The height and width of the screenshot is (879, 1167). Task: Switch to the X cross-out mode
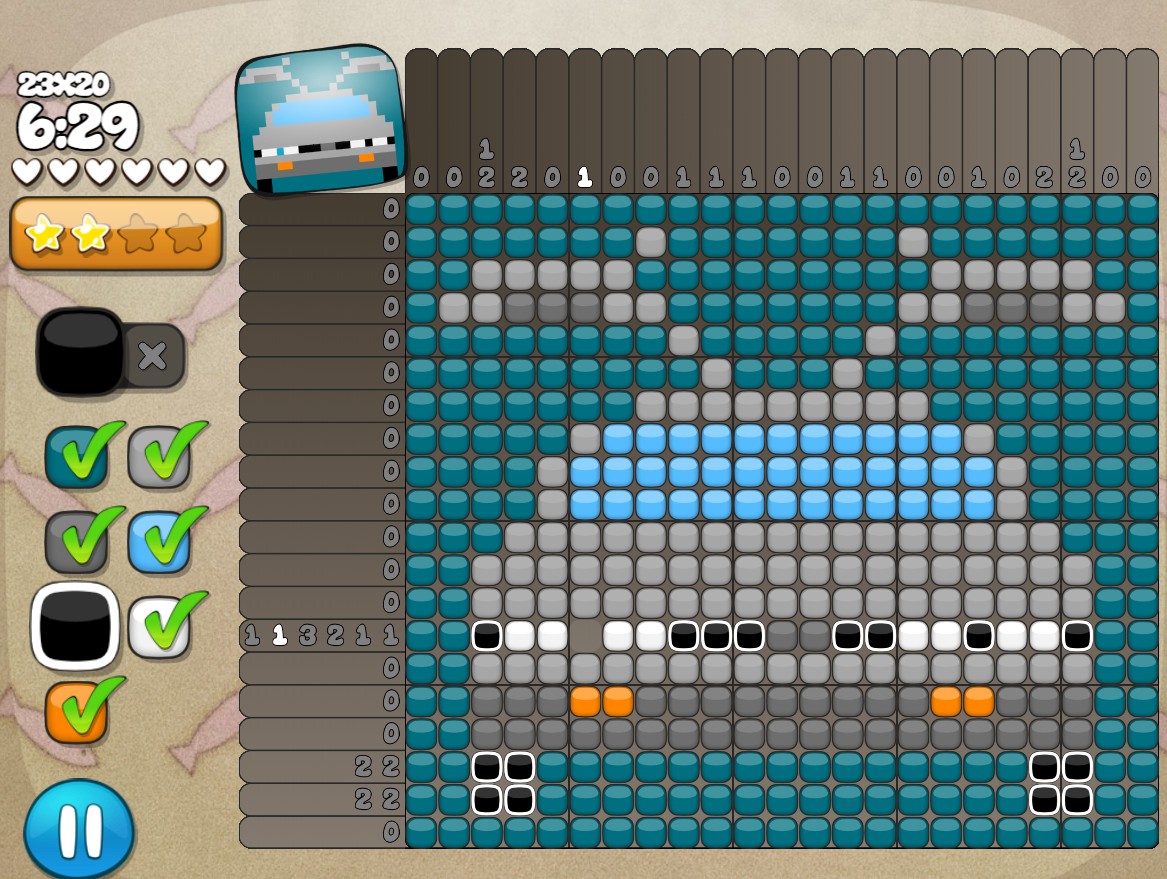click(153, 356)
